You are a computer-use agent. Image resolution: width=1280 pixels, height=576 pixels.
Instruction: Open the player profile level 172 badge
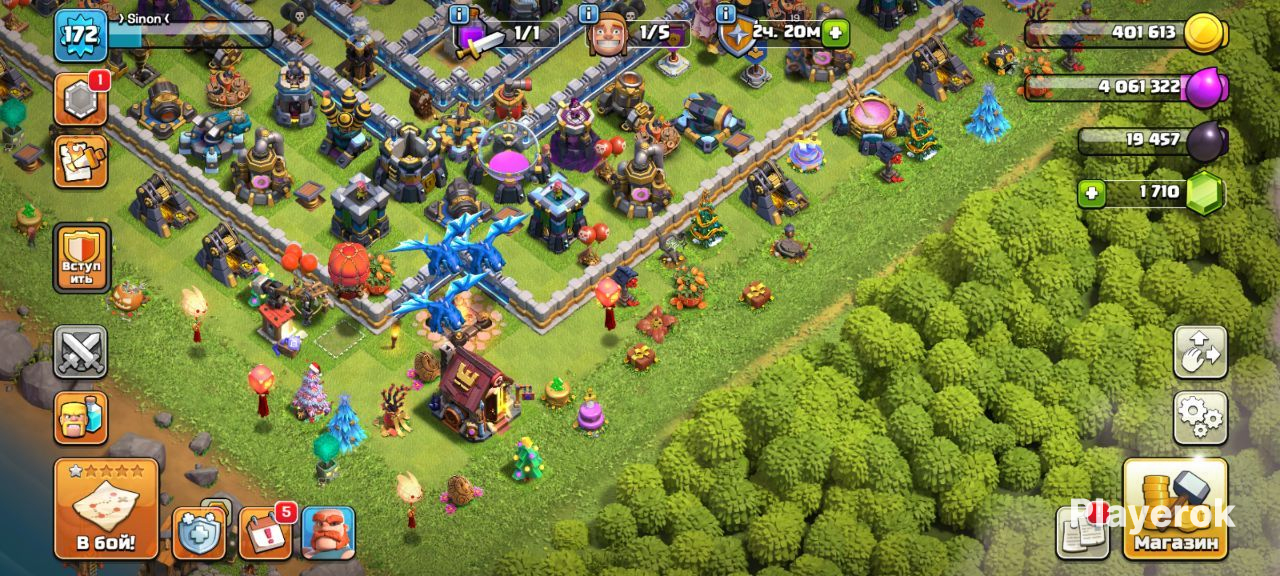[x=80, y=35]
